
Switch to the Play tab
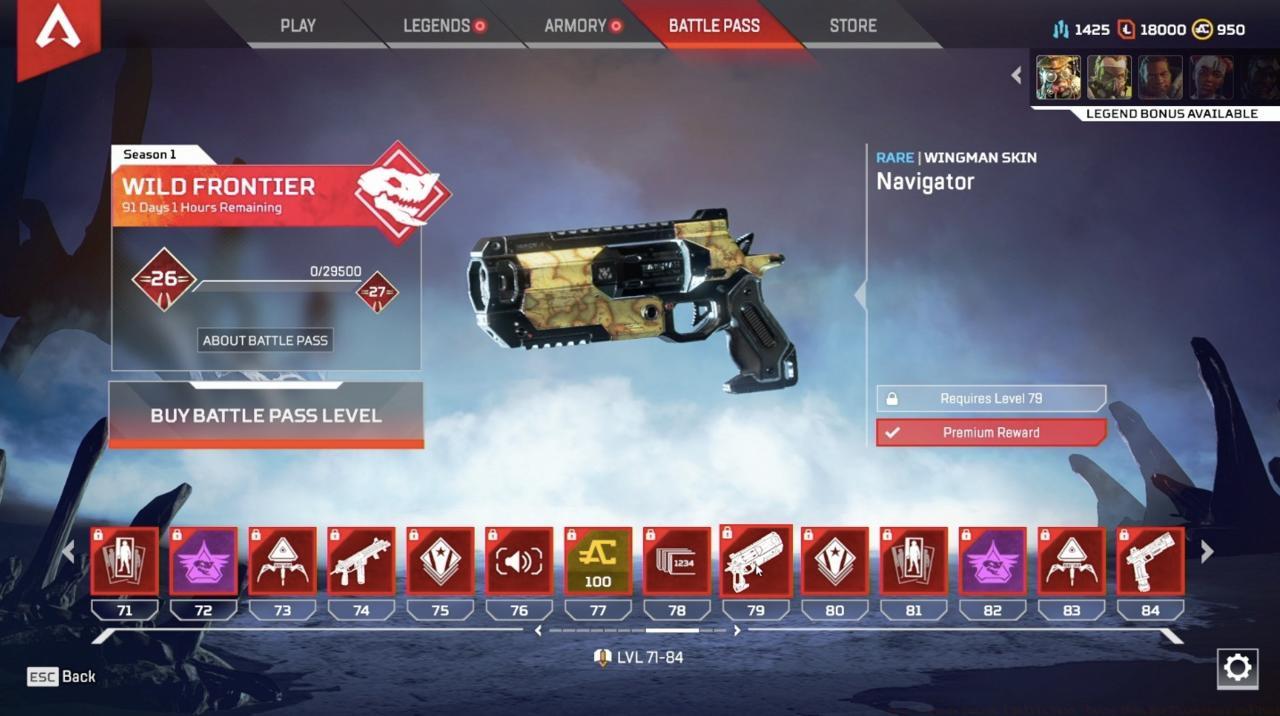click(x=298, y=26)
